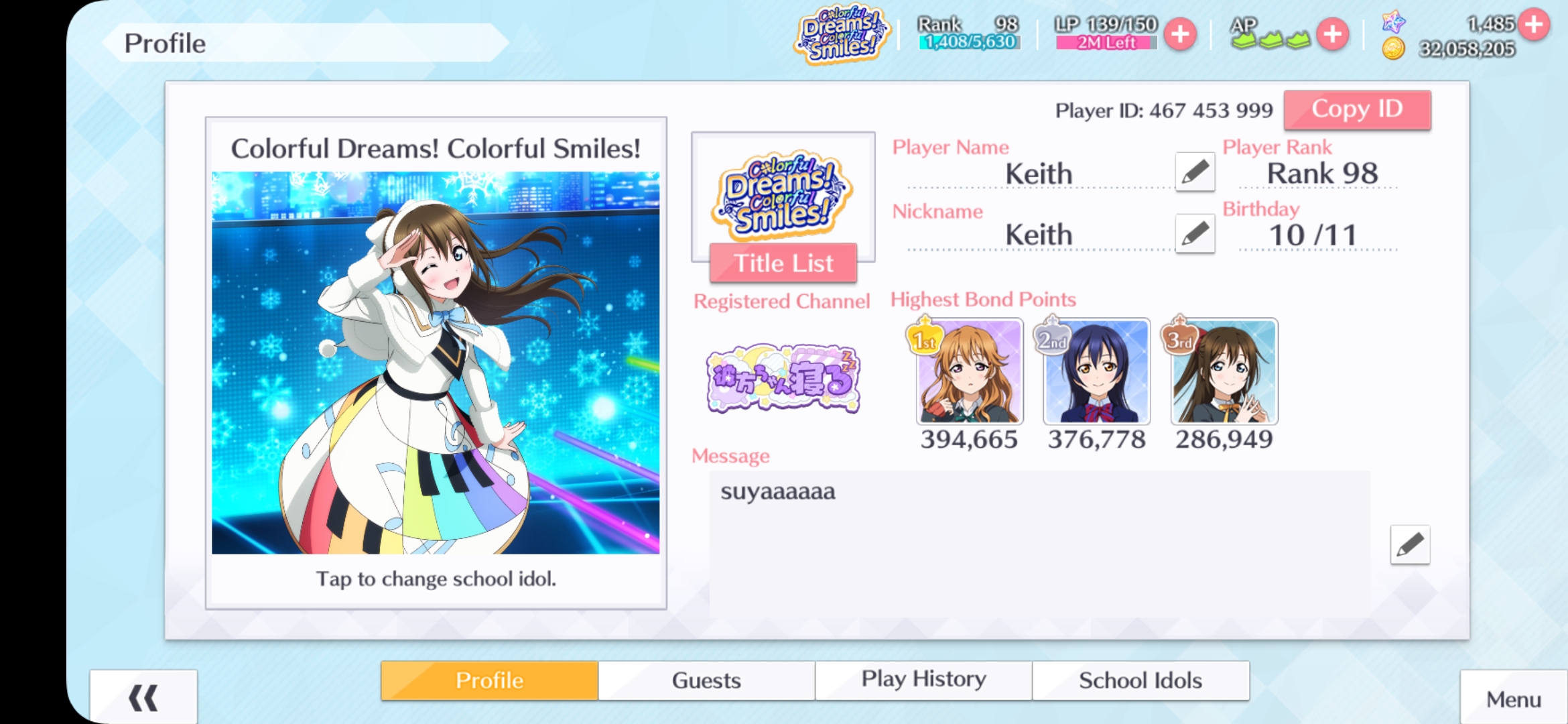Screen dimensions: 1568x724
Task: Purchase more star gems via plus button
Action: click(x=1534, y=24)
